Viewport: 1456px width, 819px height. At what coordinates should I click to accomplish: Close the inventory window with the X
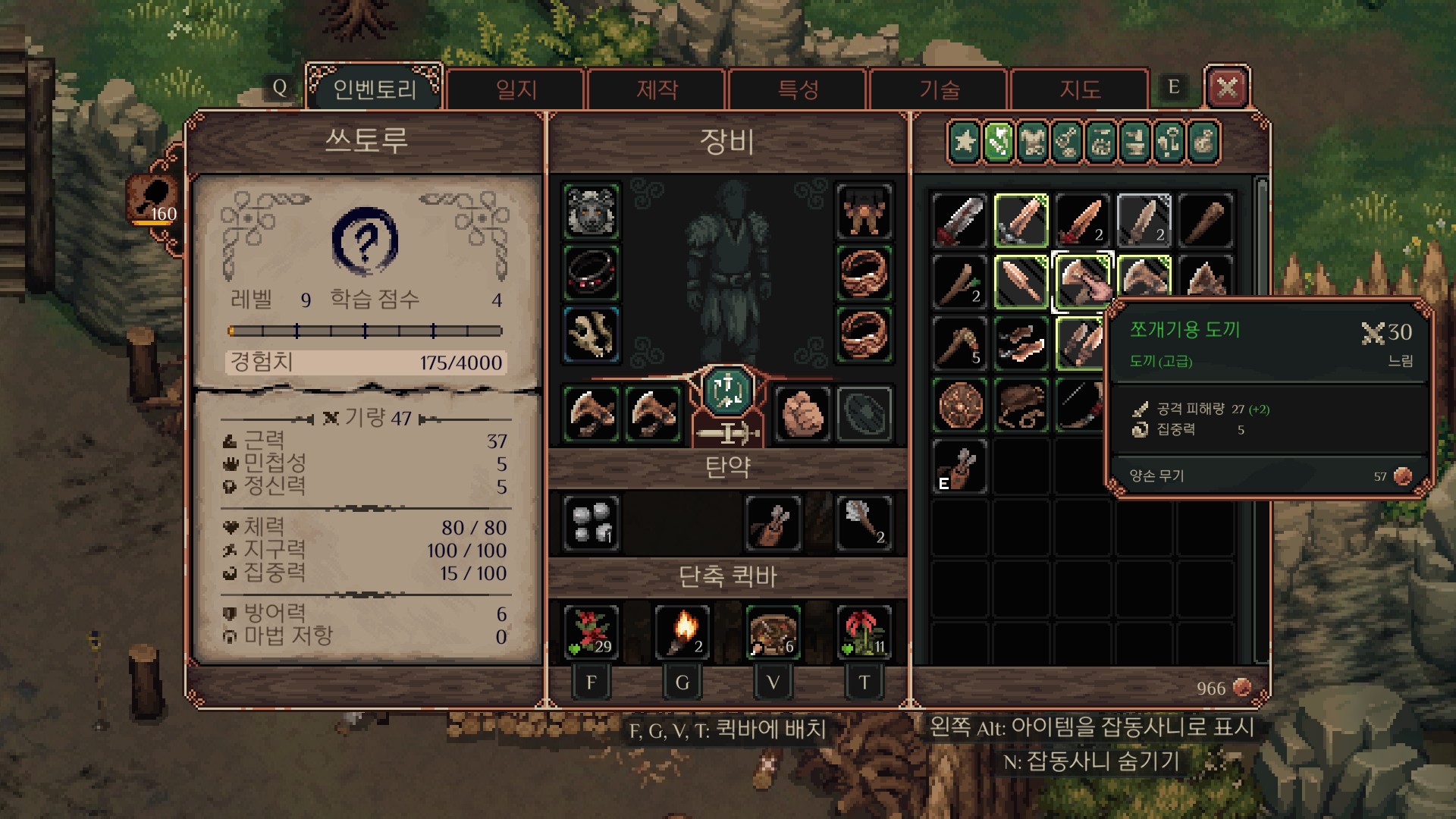[1226, 88]
